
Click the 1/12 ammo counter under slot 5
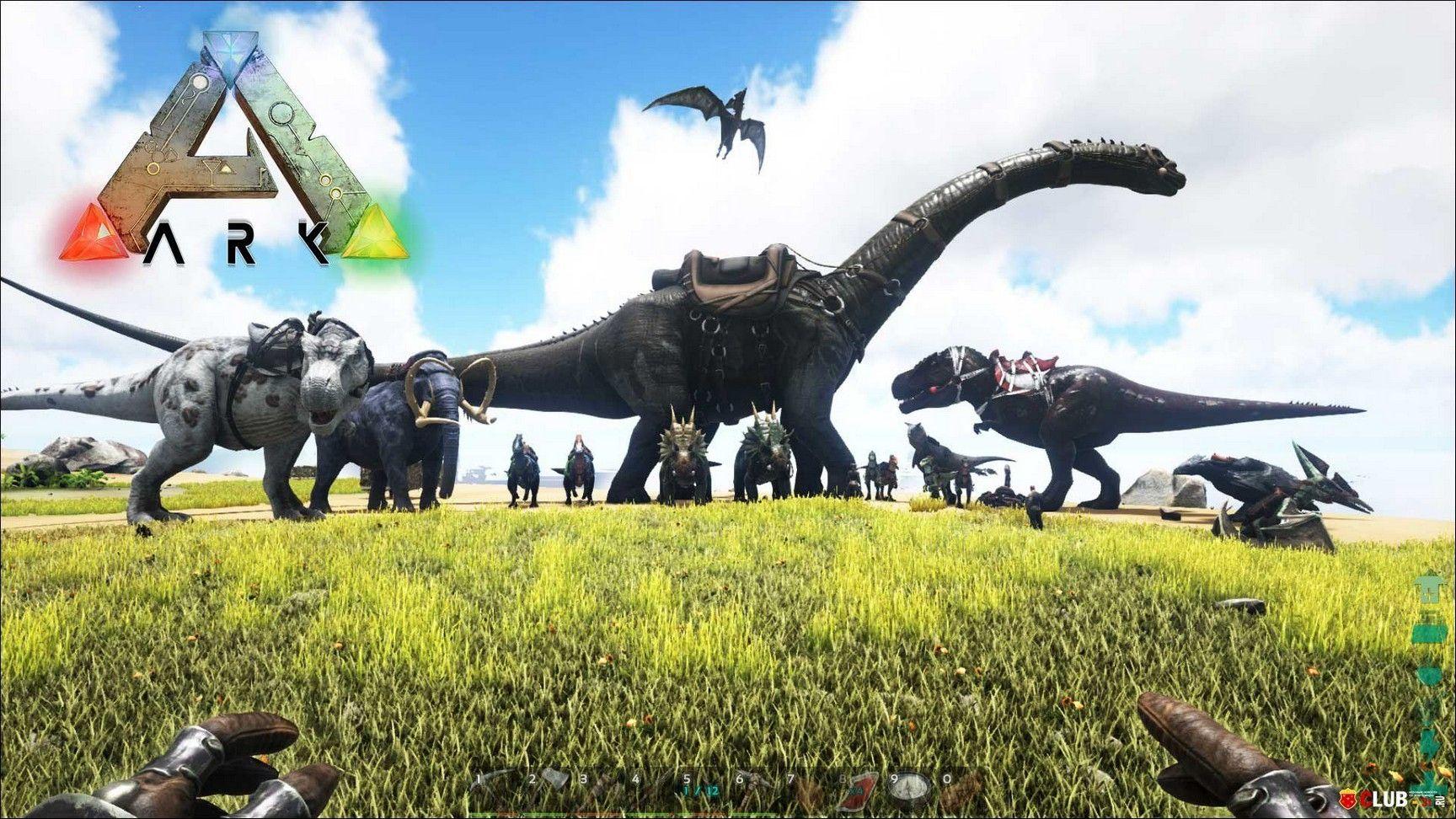pos(702,790)
